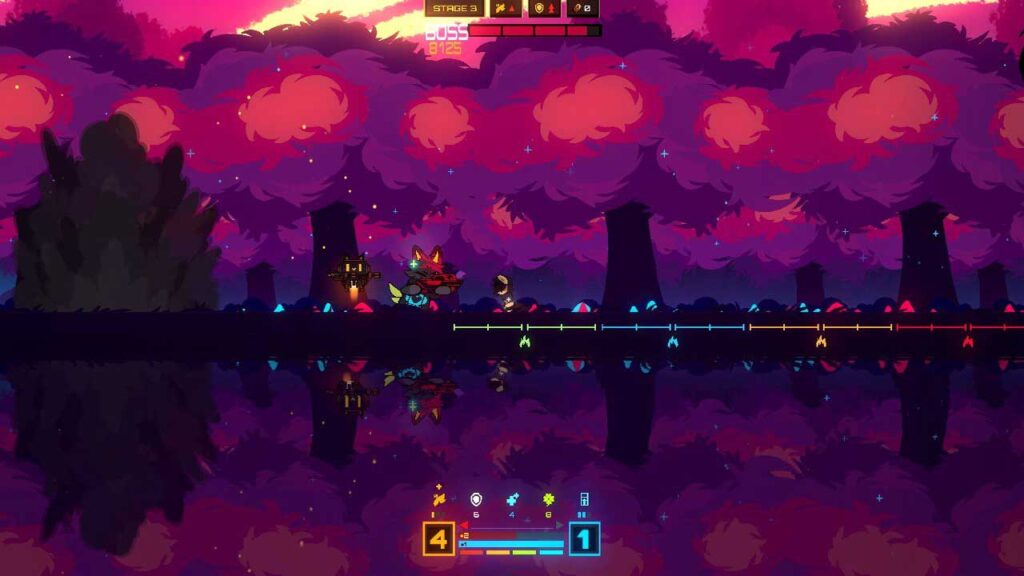Select the blue battery stat icon
Screen dimensions: 1024x576
(583, 499)
